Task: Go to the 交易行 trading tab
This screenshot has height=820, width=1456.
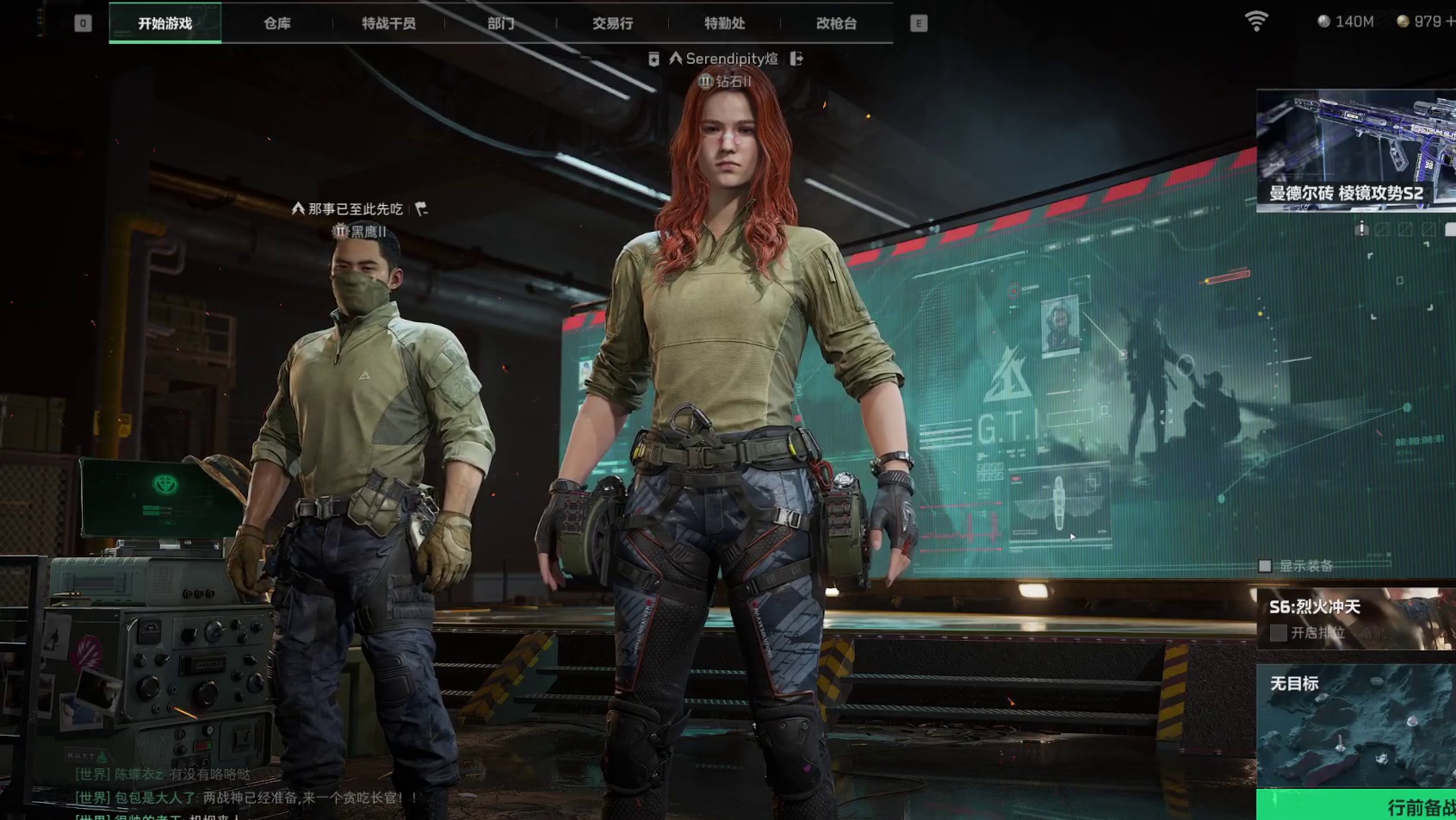Action: pos(612,23)
